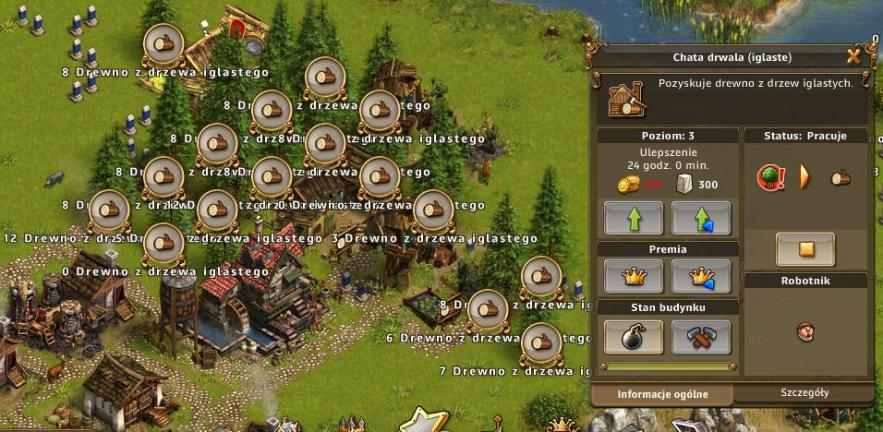Click the green arrow with blue gem upgrade button
The height and width of the screenshot is (432, 883).
click(x=700, y=217)
